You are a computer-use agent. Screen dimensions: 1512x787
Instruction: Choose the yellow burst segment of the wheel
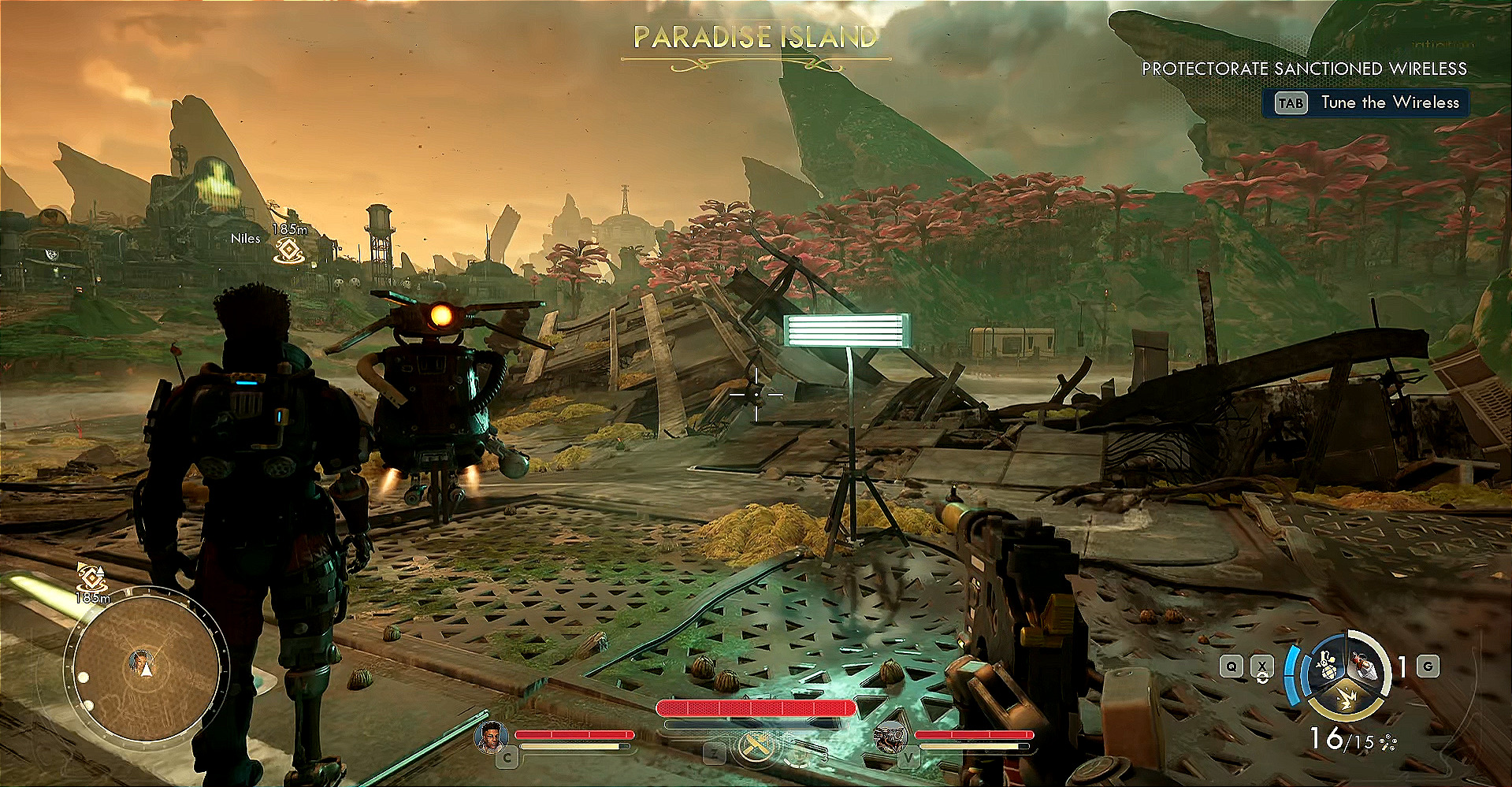click(1345, 696)
